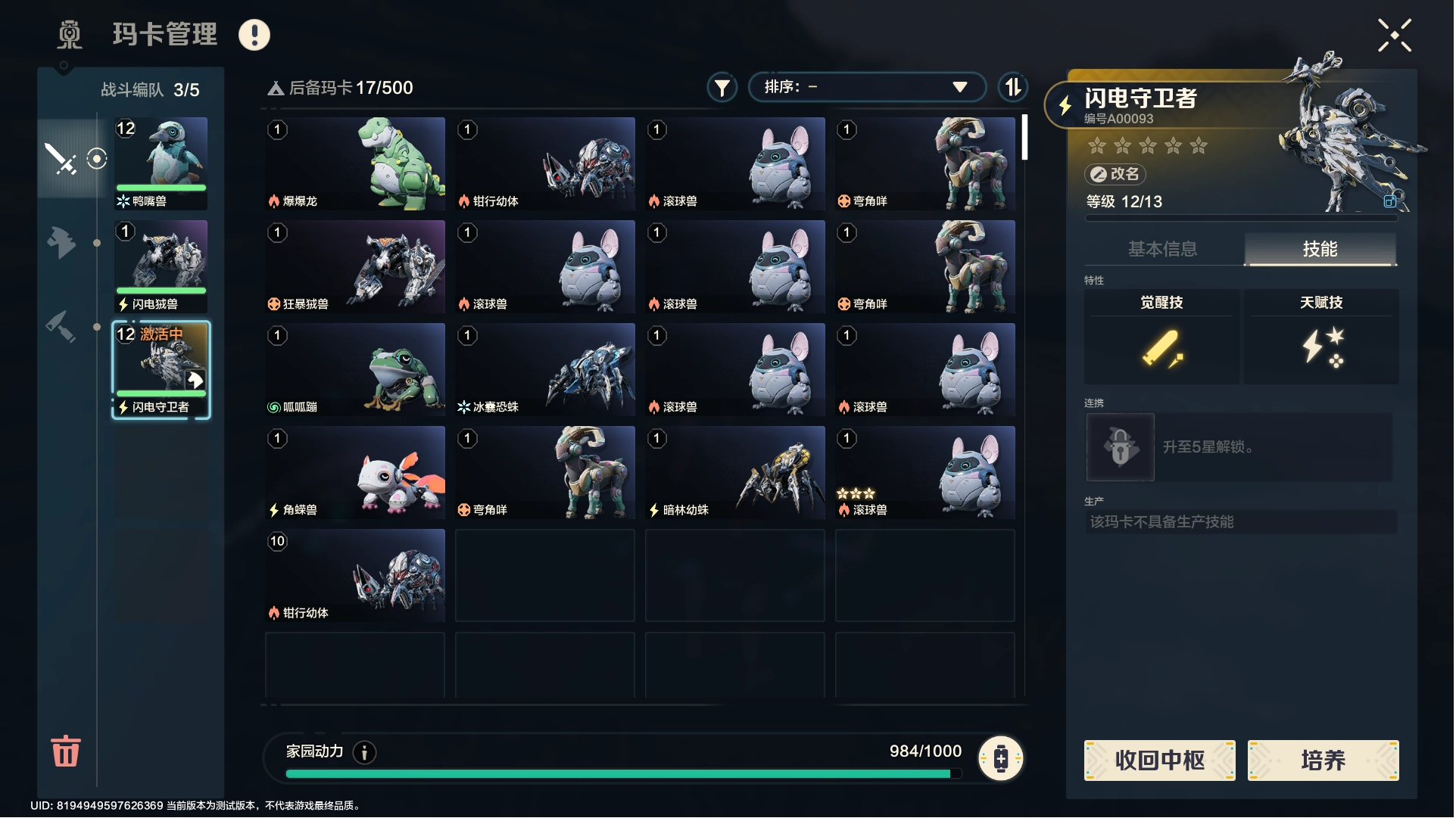Toggle ascending/descending sort arrows

coord(1012,88)
